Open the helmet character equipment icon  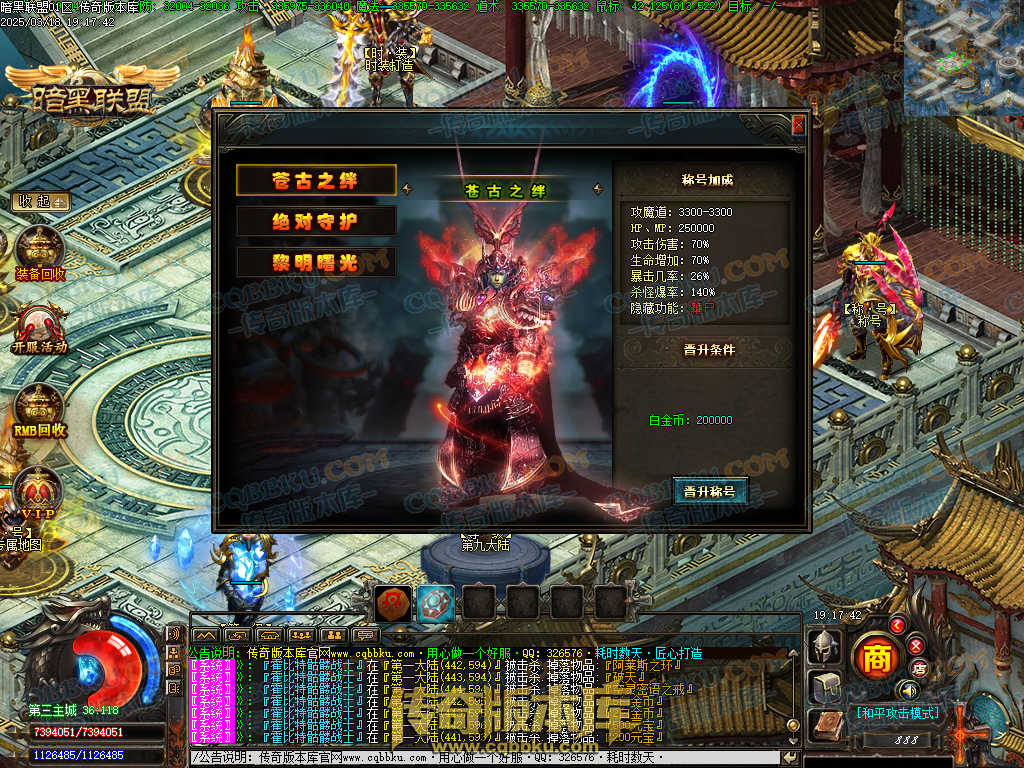[825, 646]
